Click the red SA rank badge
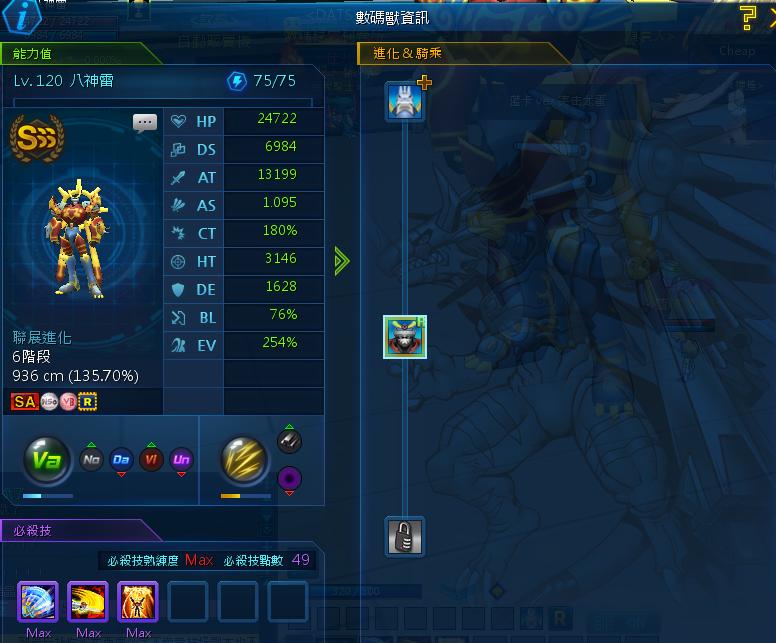The image size is (776, 643). pyautogui.click(x=24, y=402)
